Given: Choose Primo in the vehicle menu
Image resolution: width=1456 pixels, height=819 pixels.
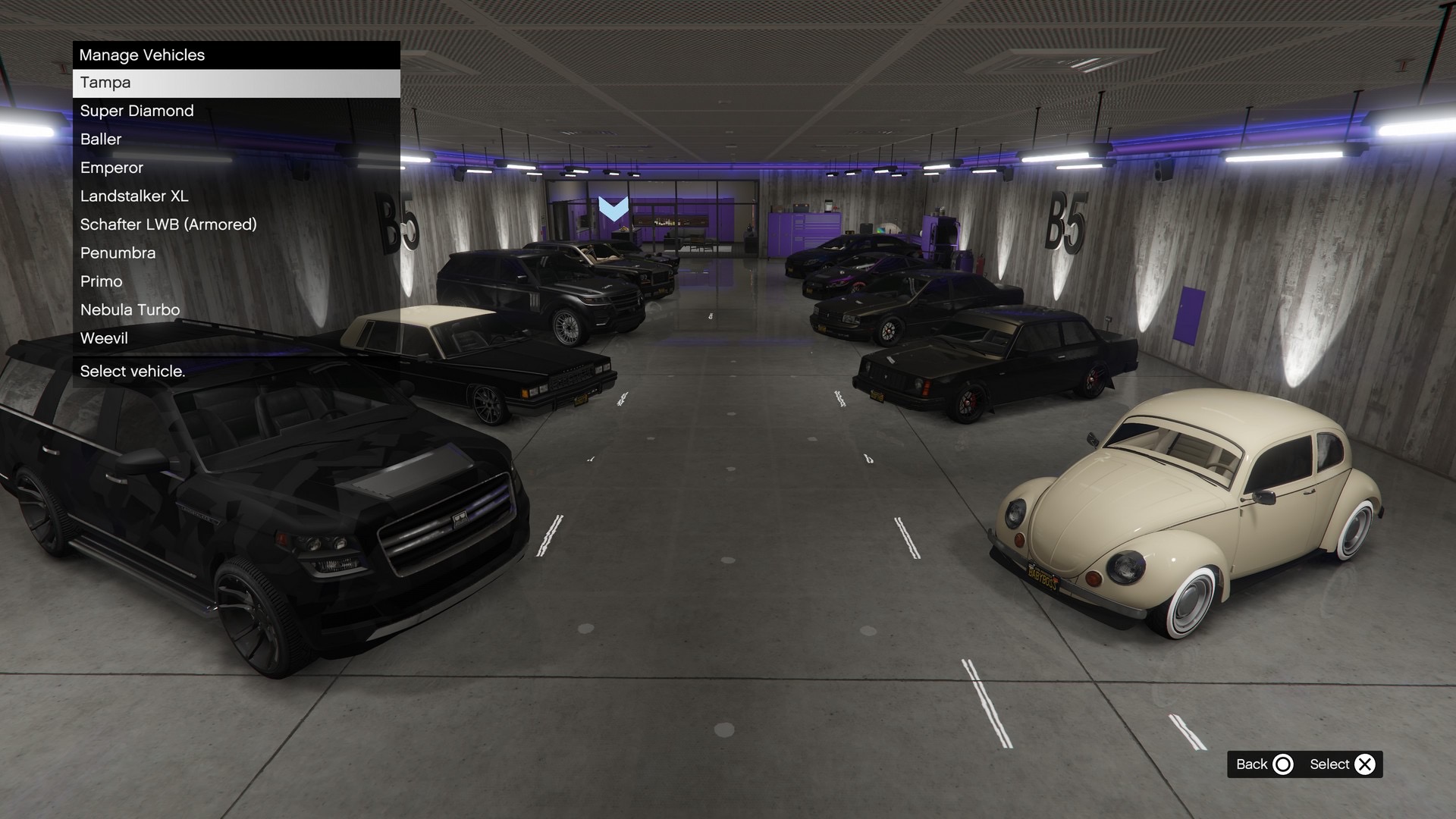Looking at the screenshot, I should point(236,281).
